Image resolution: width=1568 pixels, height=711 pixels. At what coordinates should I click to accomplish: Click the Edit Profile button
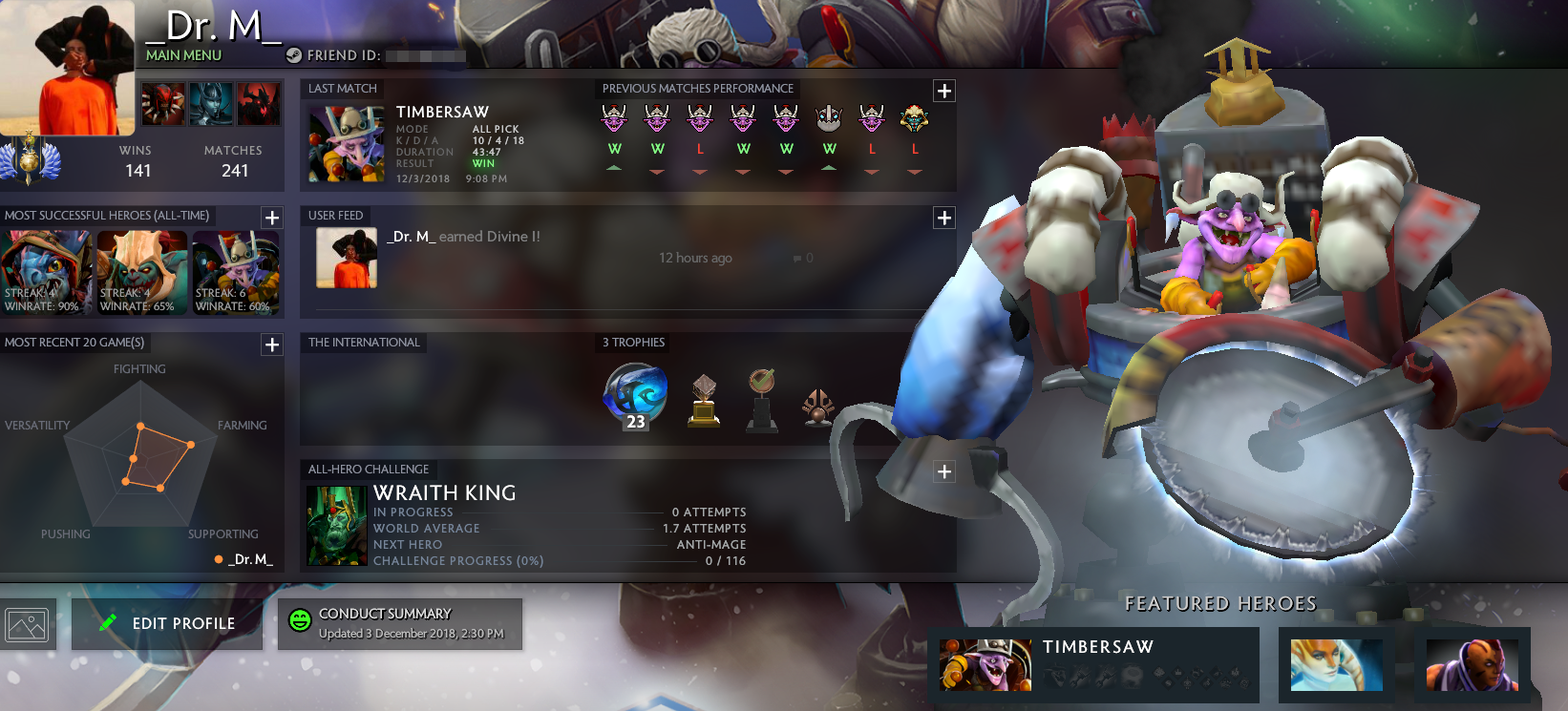(x=166, y=623)
